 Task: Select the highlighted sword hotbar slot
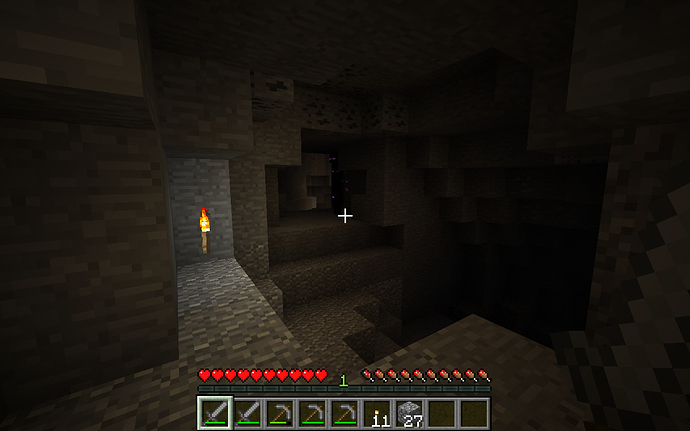(215, 412)
